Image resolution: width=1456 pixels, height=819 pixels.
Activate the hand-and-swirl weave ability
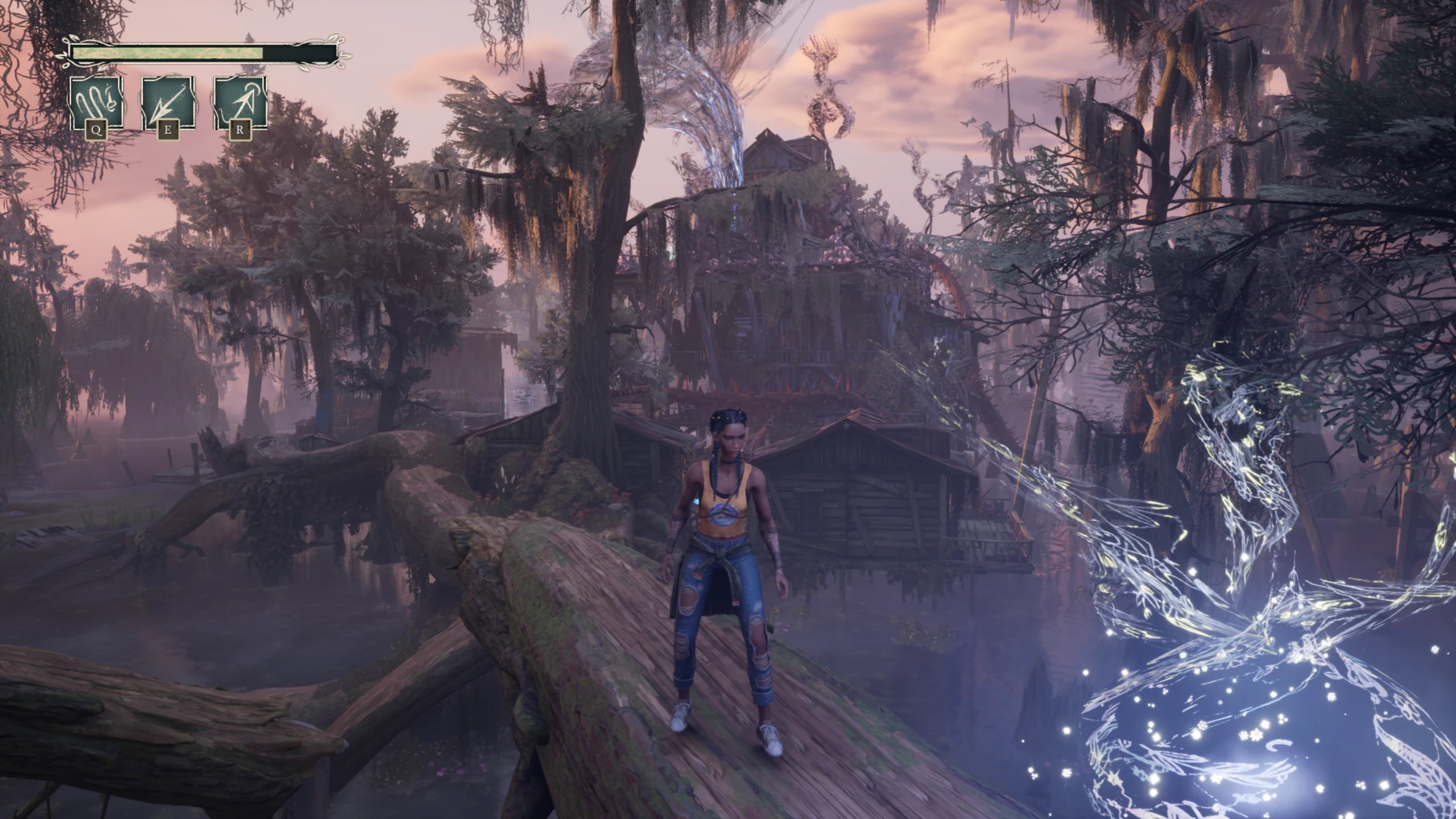(x=96, y=103)
